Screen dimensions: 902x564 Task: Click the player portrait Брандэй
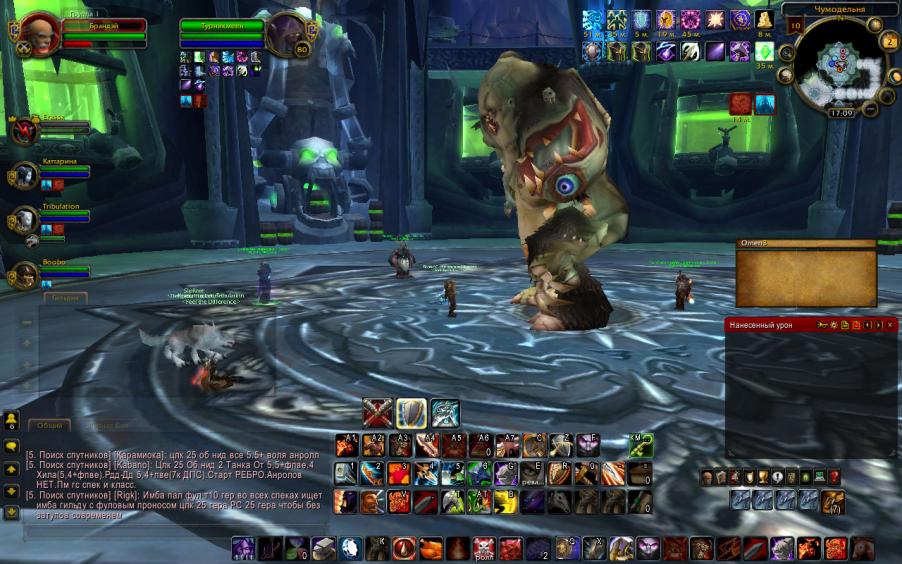(x=39, y=33)
